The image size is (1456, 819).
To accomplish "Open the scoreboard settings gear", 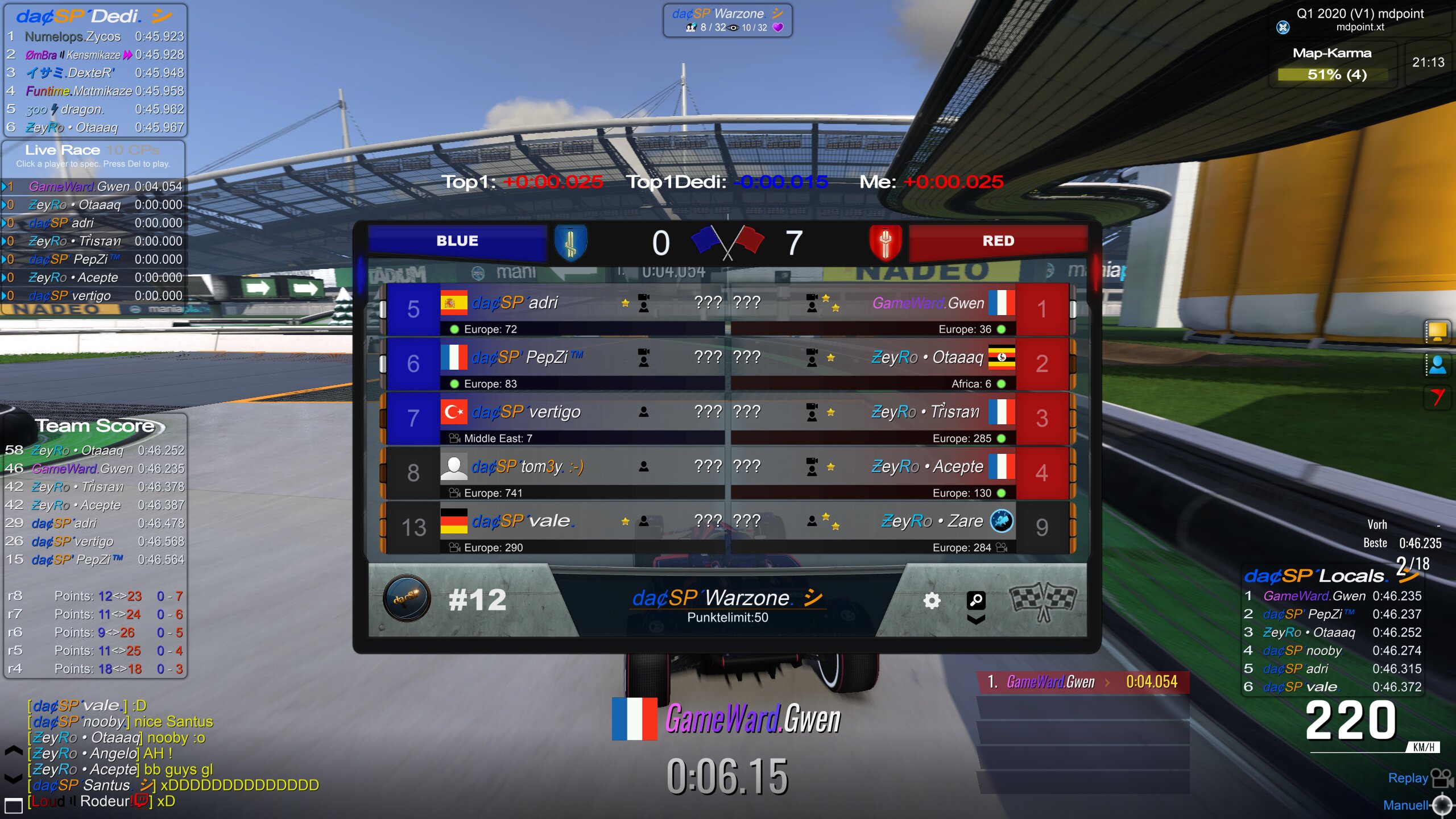I will point(931,601).
